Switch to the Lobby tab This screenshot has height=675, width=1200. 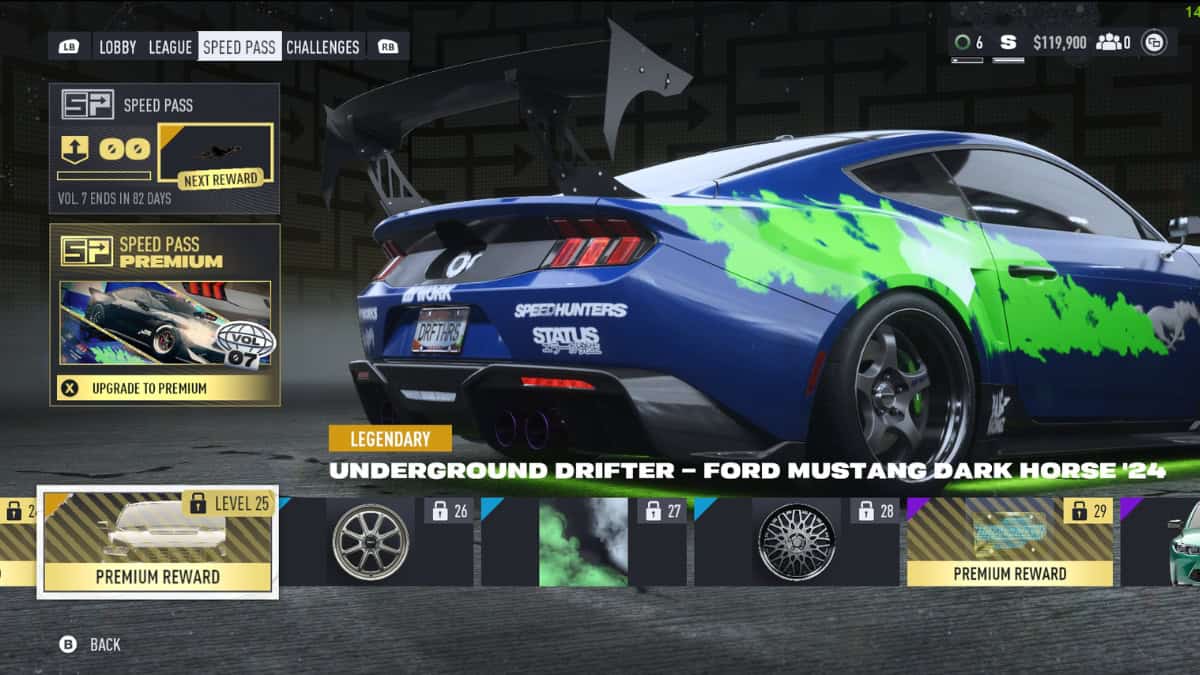point(118,47)
